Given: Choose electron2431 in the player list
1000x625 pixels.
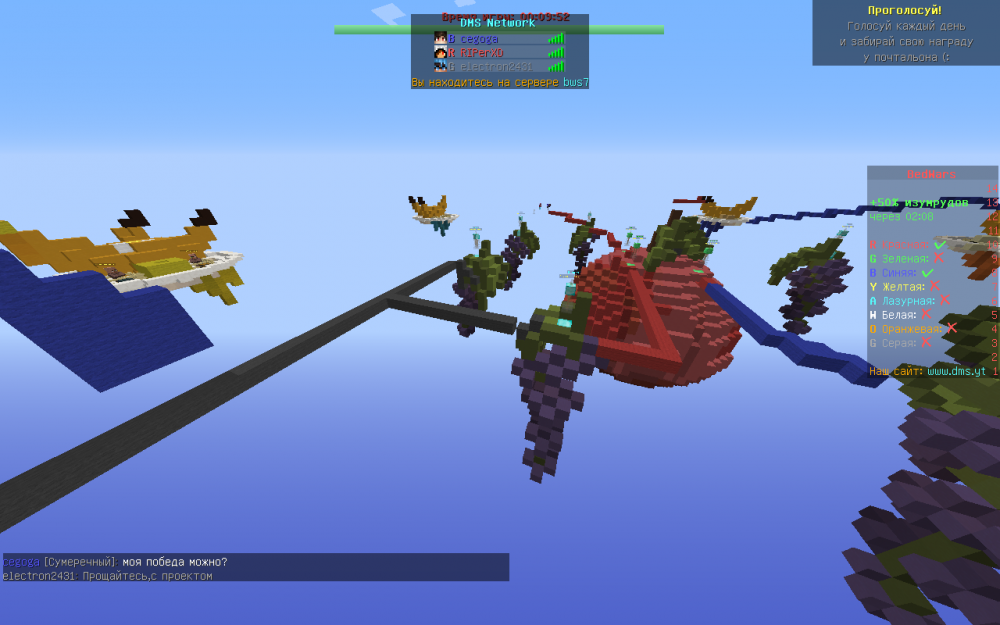Looking at the screenshot, I should [x=489, y=66].
